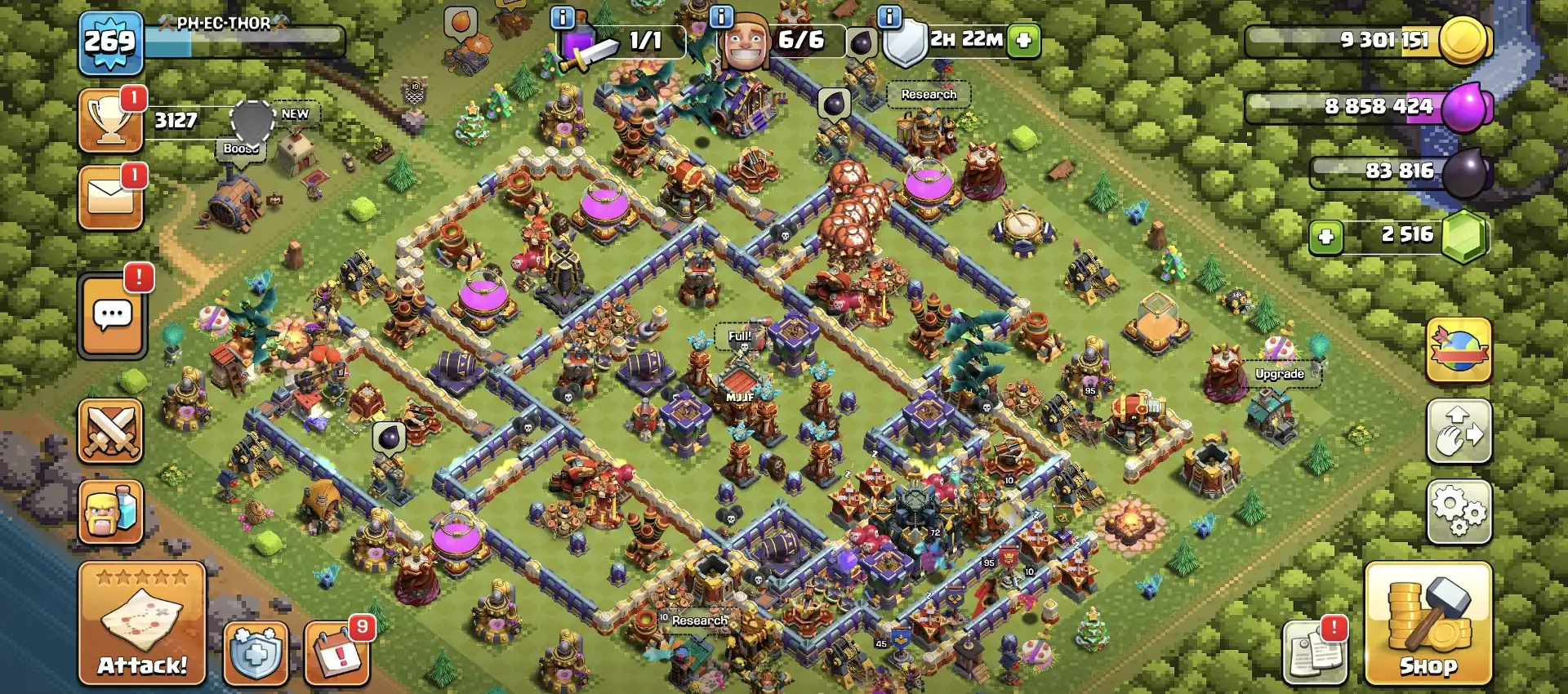The width and height of the screenshot is (1568, 694).
Task: Open the in-game mail inbox
Action: 111,196
